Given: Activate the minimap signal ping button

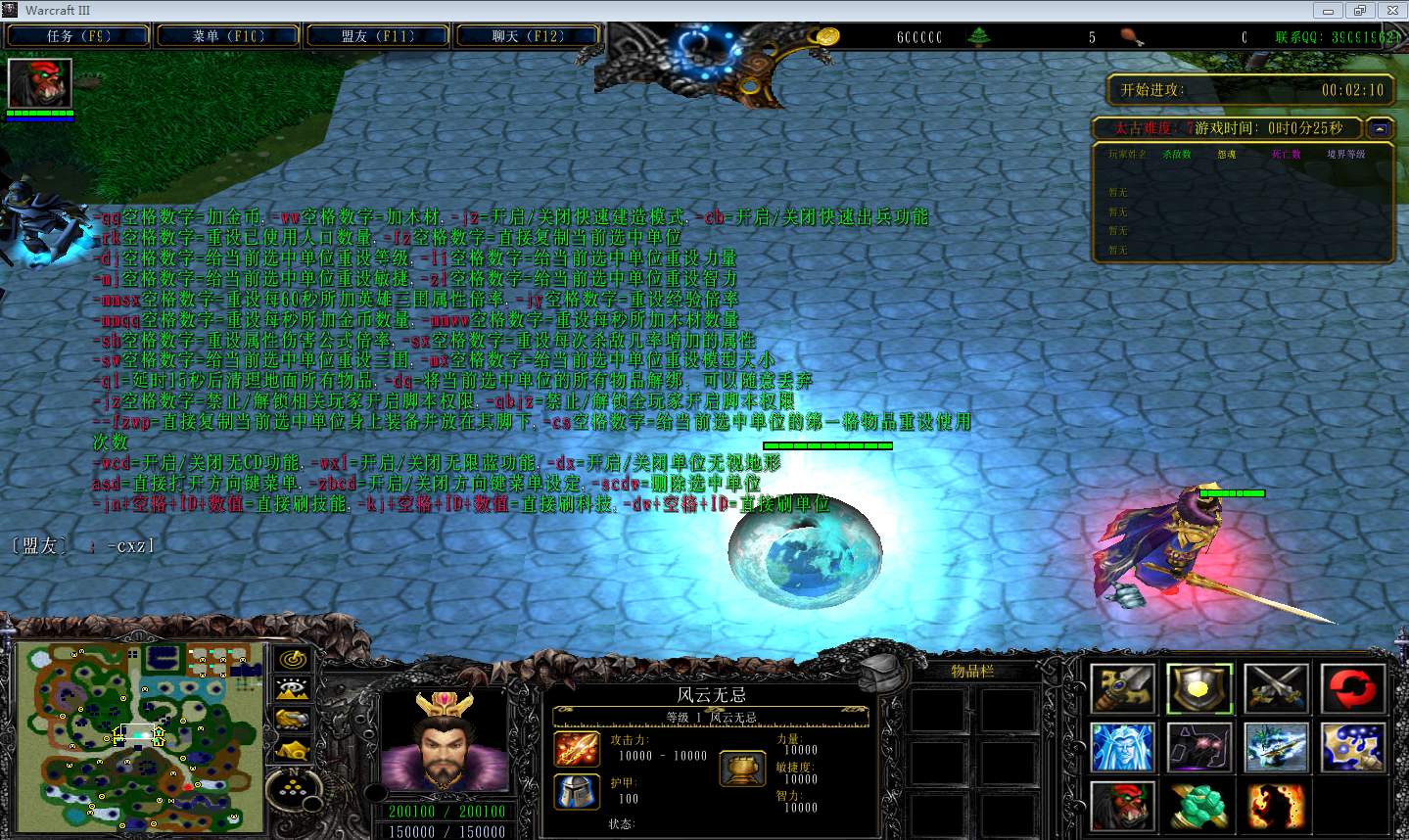Looking at the screenshot, I should click(x=292, y=660).
